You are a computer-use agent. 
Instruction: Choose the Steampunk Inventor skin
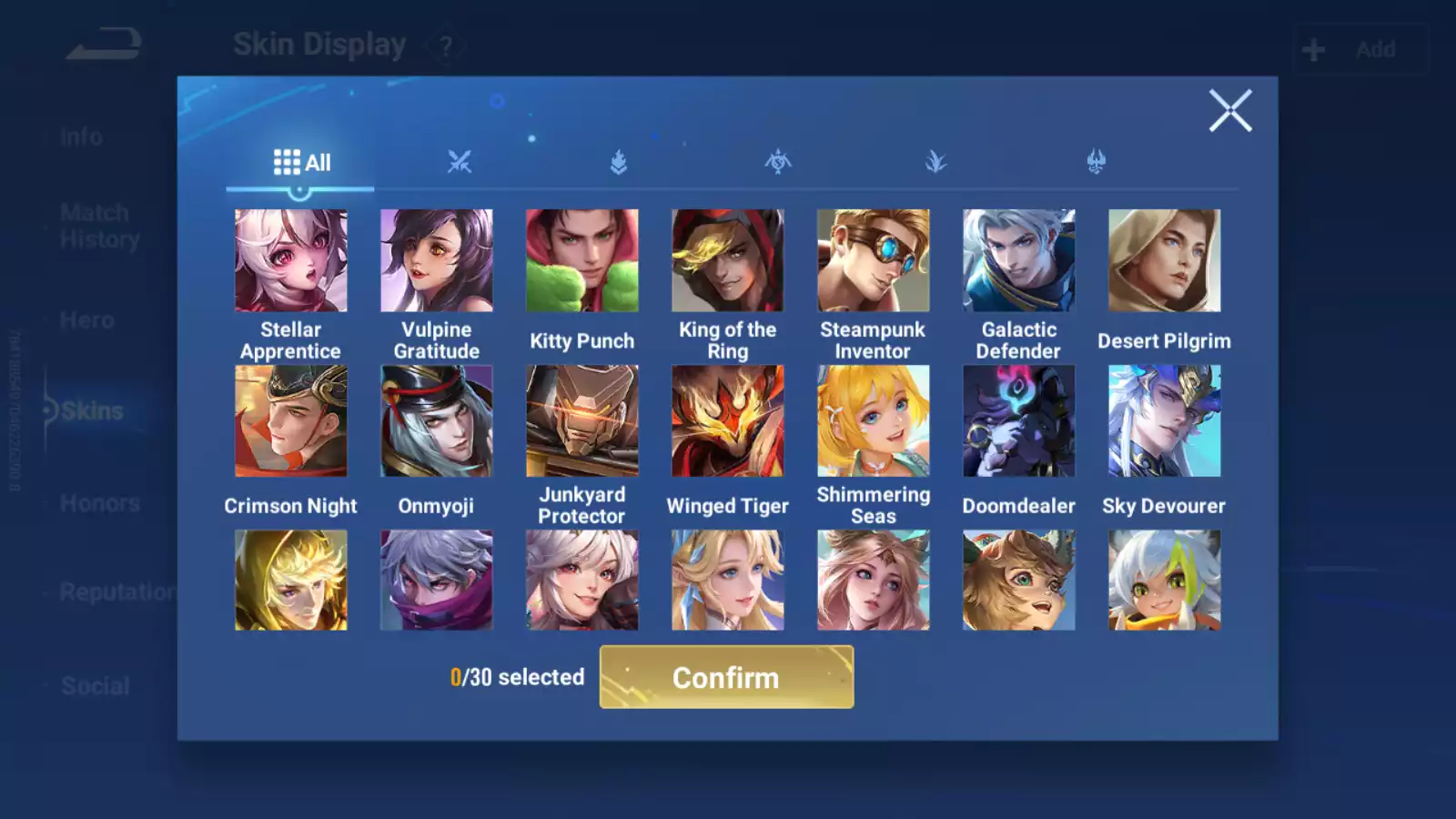(874, 261)
